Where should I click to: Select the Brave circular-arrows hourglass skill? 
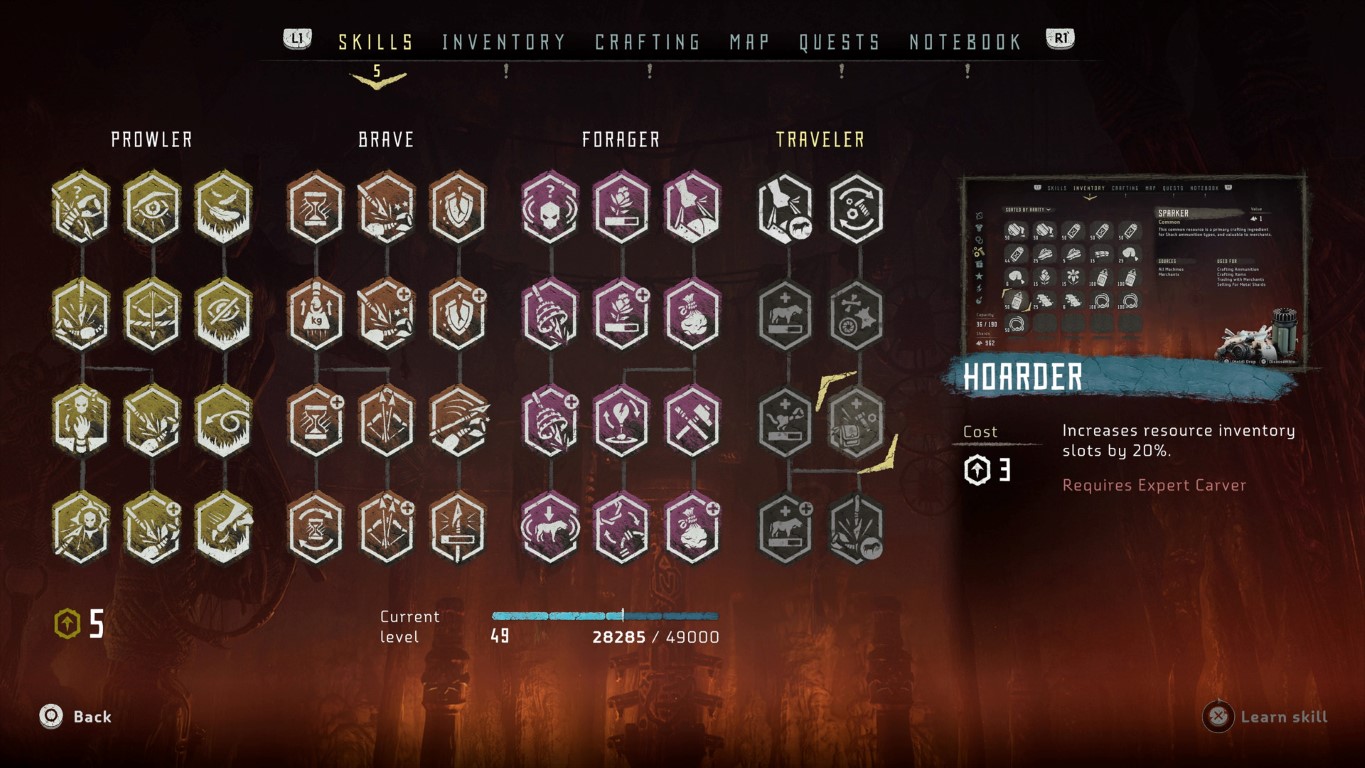(316, 526)
